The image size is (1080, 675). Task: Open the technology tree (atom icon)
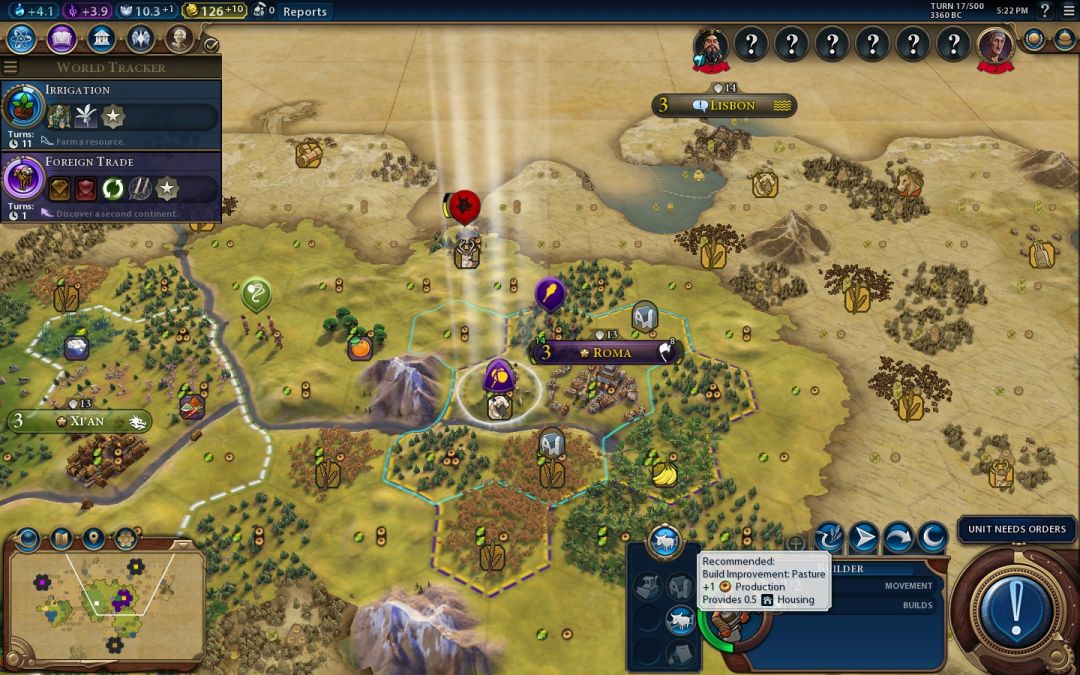(x=22, y=39)
